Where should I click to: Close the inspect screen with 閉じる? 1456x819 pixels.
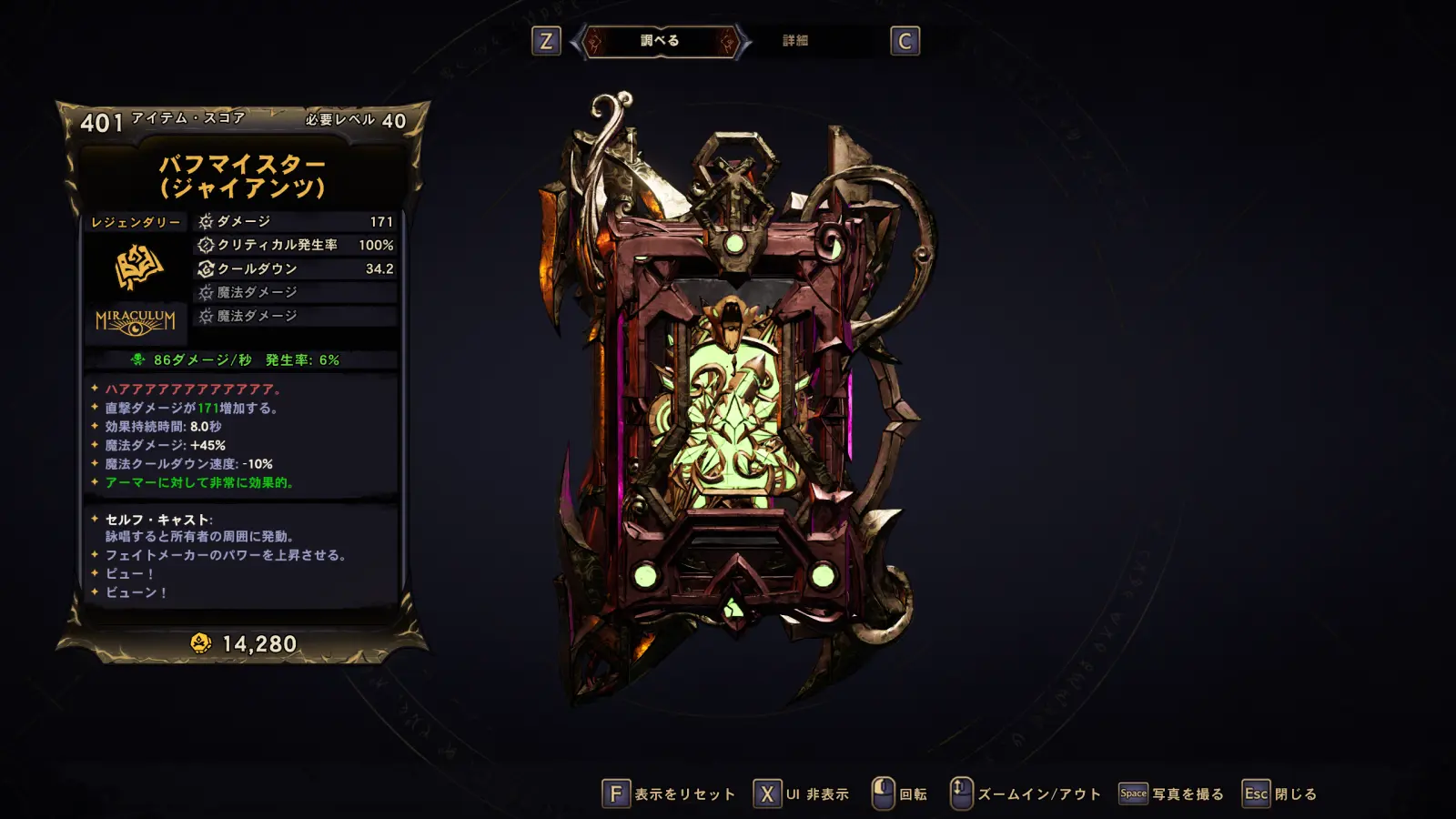[x=1280, y=794]
